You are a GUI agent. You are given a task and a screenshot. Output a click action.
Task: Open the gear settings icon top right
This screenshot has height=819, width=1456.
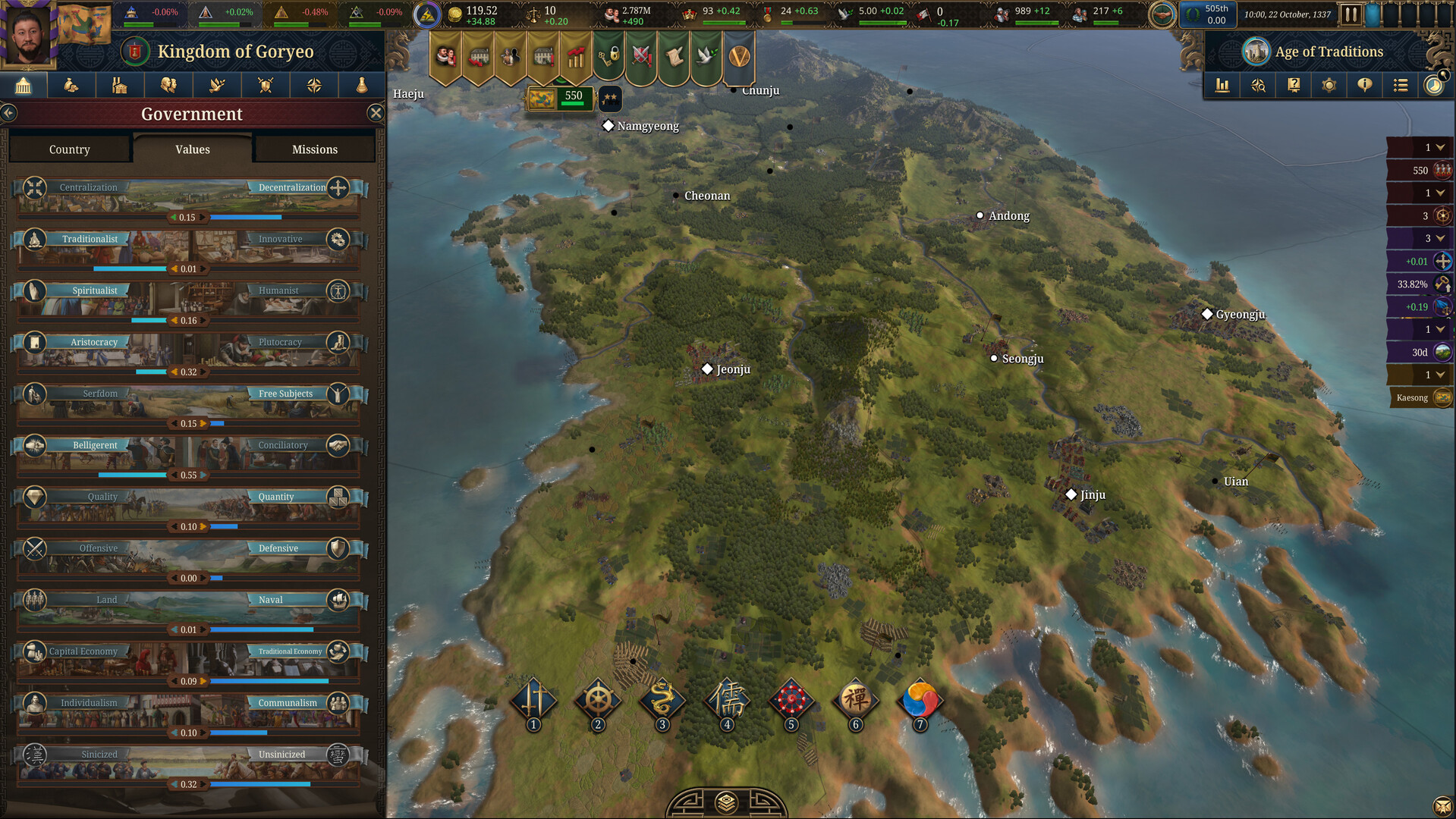coord(1329,85)
